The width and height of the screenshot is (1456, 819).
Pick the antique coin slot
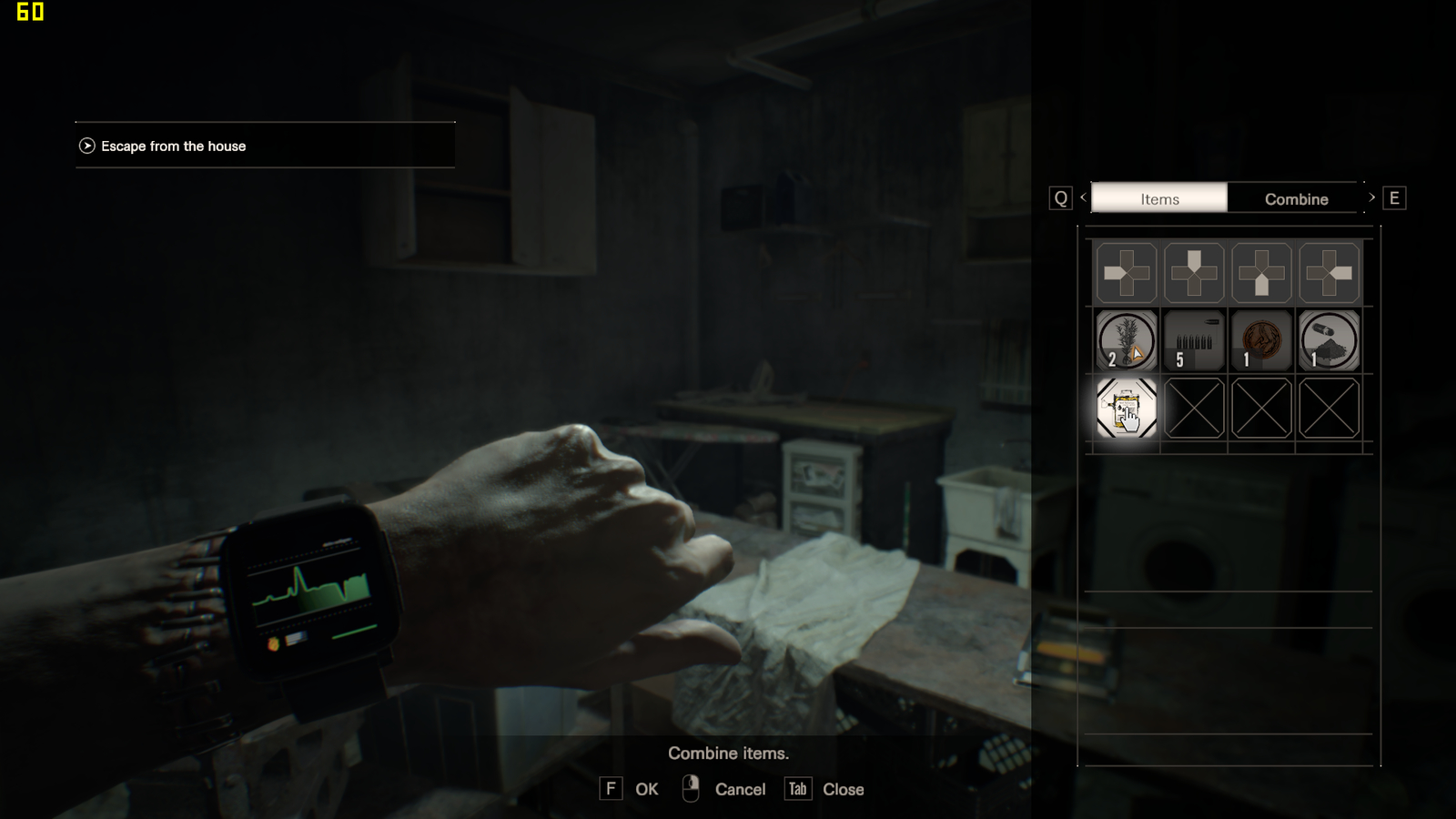click(x=1261, y=340)
